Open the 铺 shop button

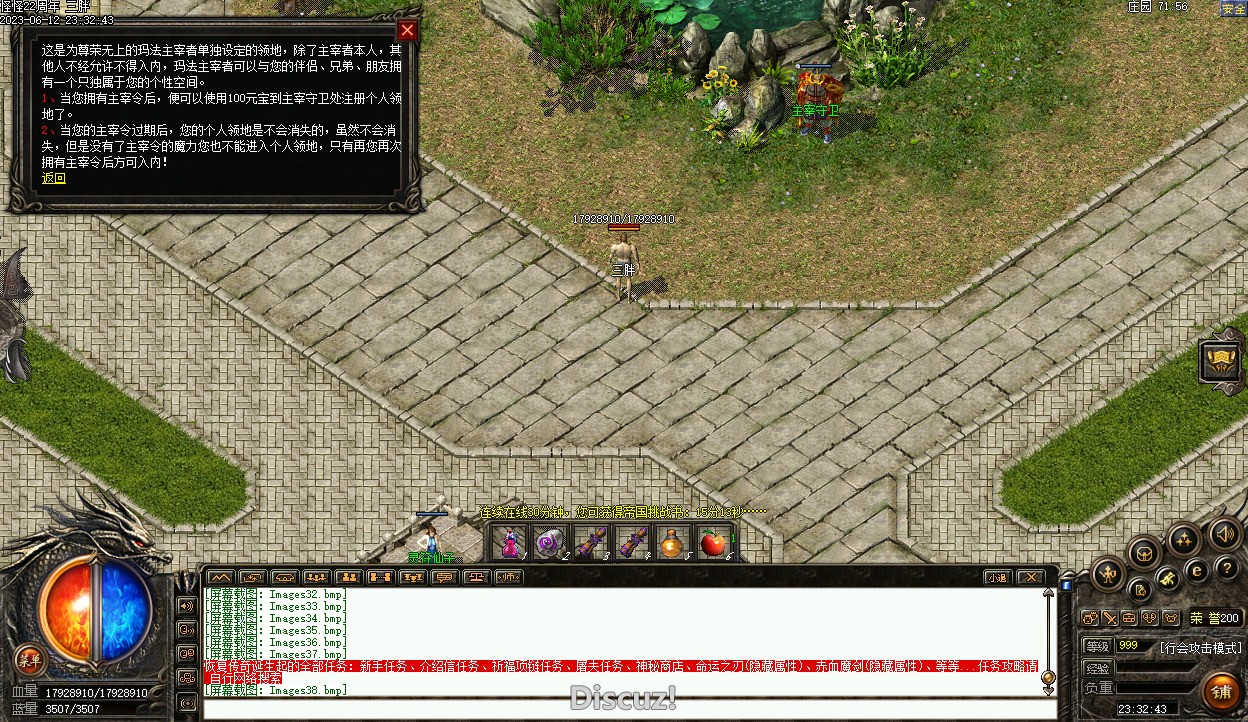point(1221,692)
